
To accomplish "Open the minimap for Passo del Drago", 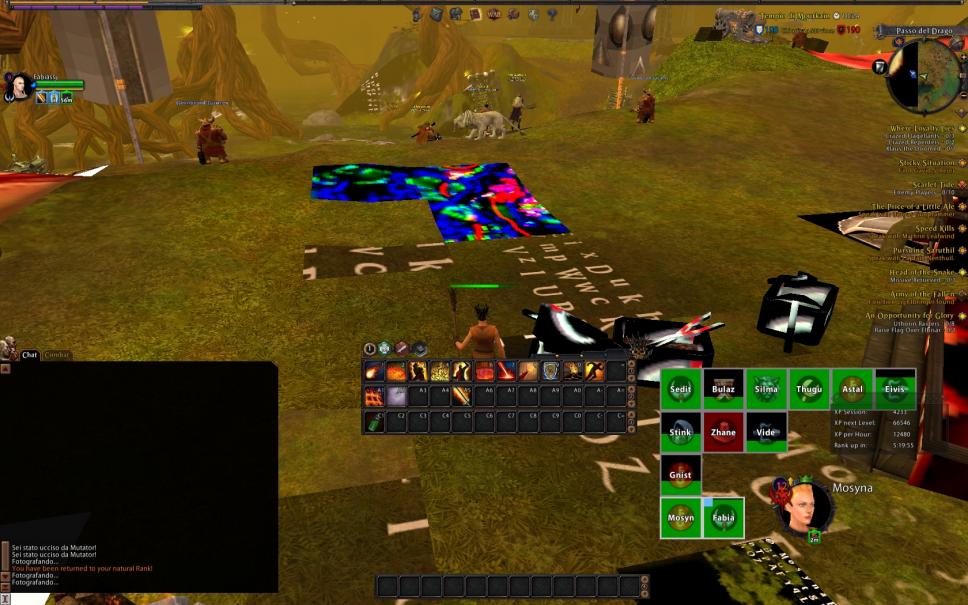I will pos(923,75).
